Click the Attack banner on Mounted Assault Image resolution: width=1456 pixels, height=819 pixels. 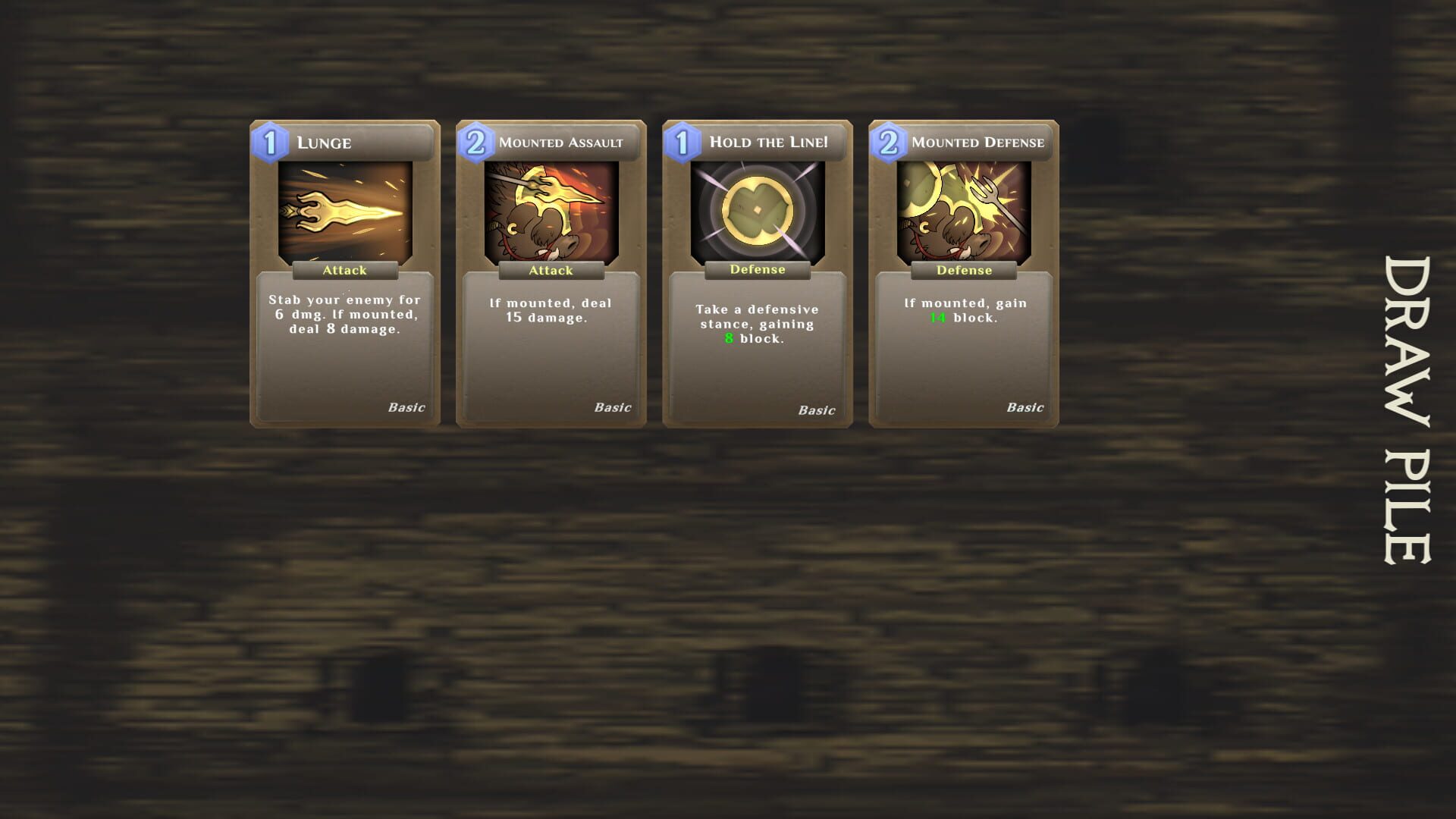[x=551, y=270]
